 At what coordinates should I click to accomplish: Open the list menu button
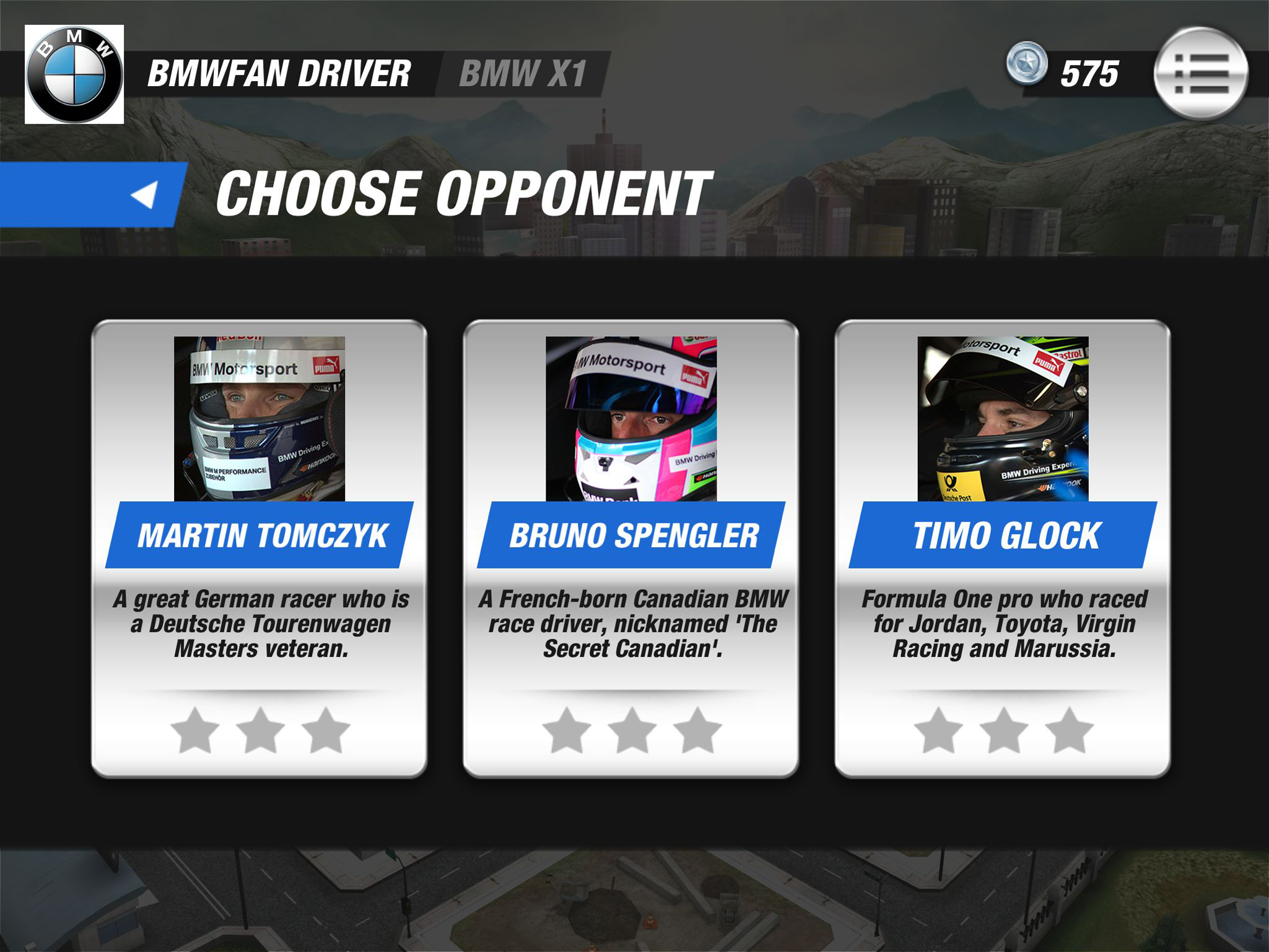pos(1201,74)
